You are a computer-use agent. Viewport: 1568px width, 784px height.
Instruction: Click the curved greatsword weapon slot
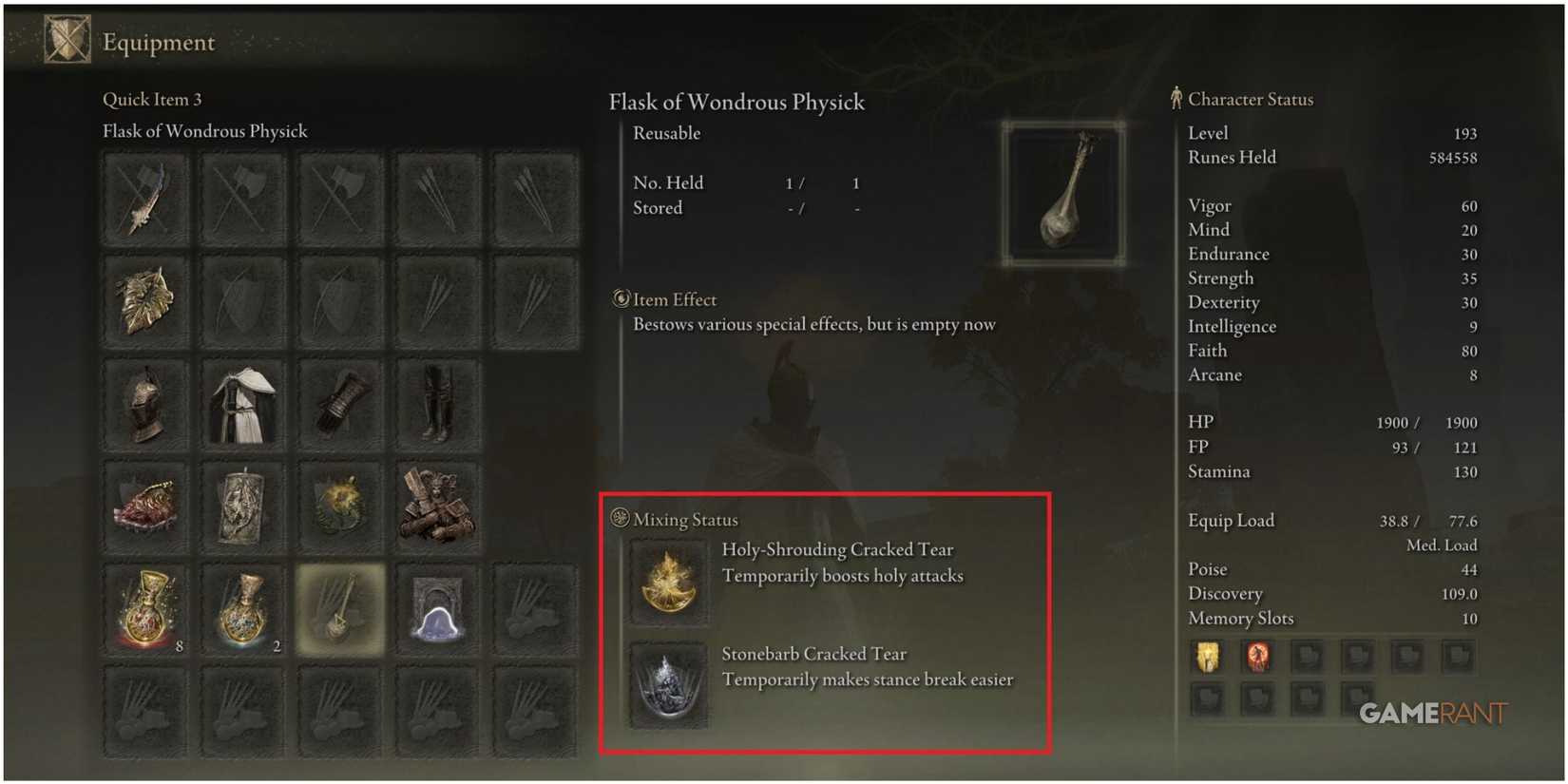pyautogui.click(x=144, y=197)
